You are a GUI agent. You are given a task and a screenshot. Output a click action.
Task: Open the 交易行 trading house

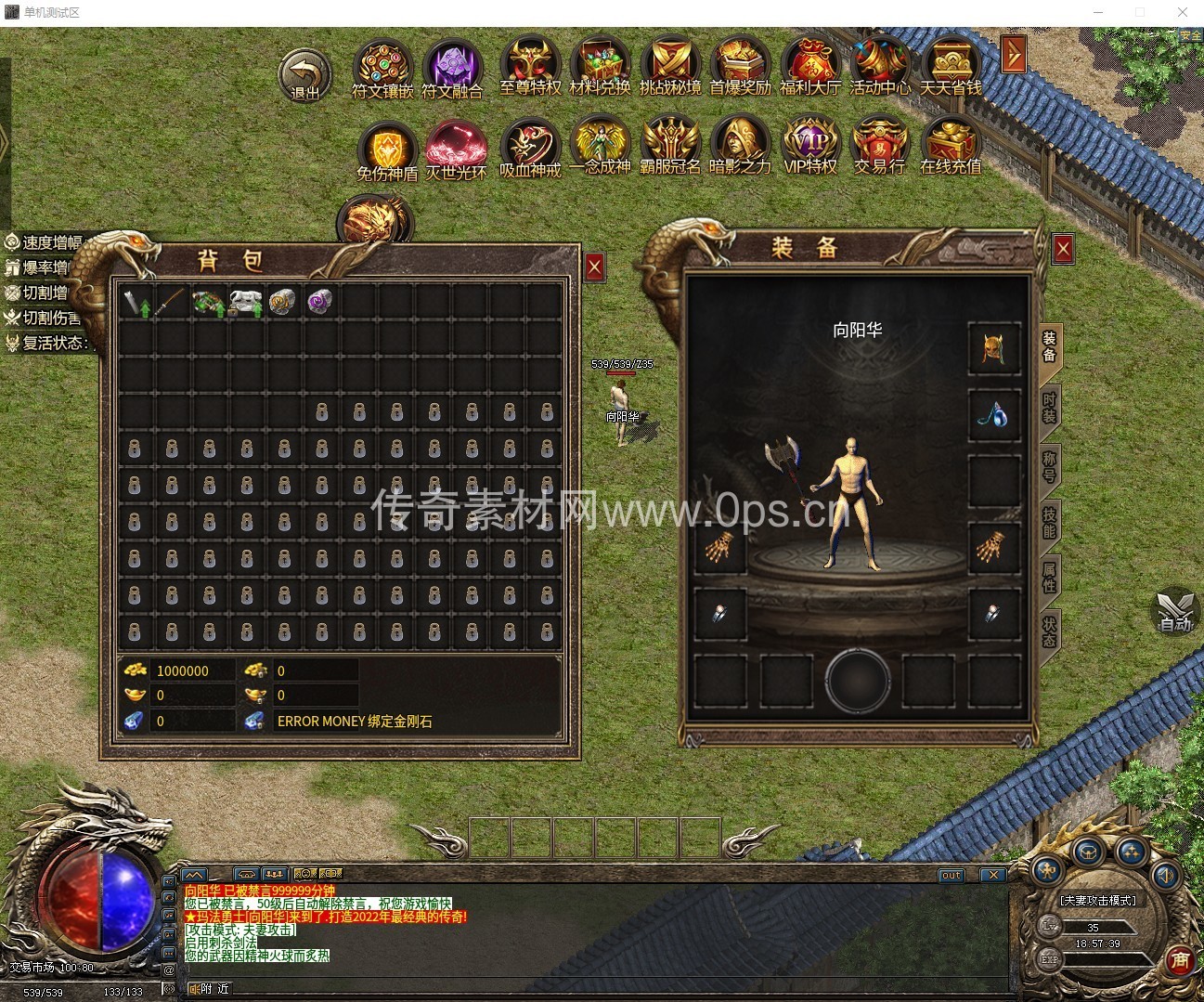tap(879, 146)
